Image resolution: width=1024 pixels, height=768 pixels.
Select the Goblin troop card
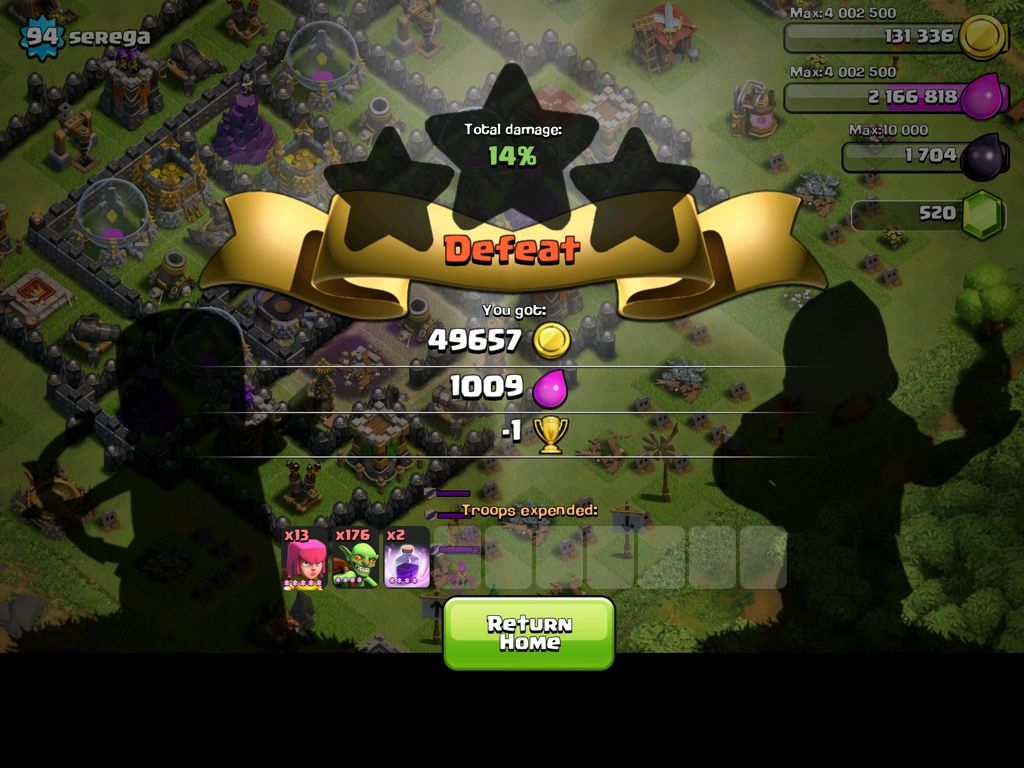(356, 558)
